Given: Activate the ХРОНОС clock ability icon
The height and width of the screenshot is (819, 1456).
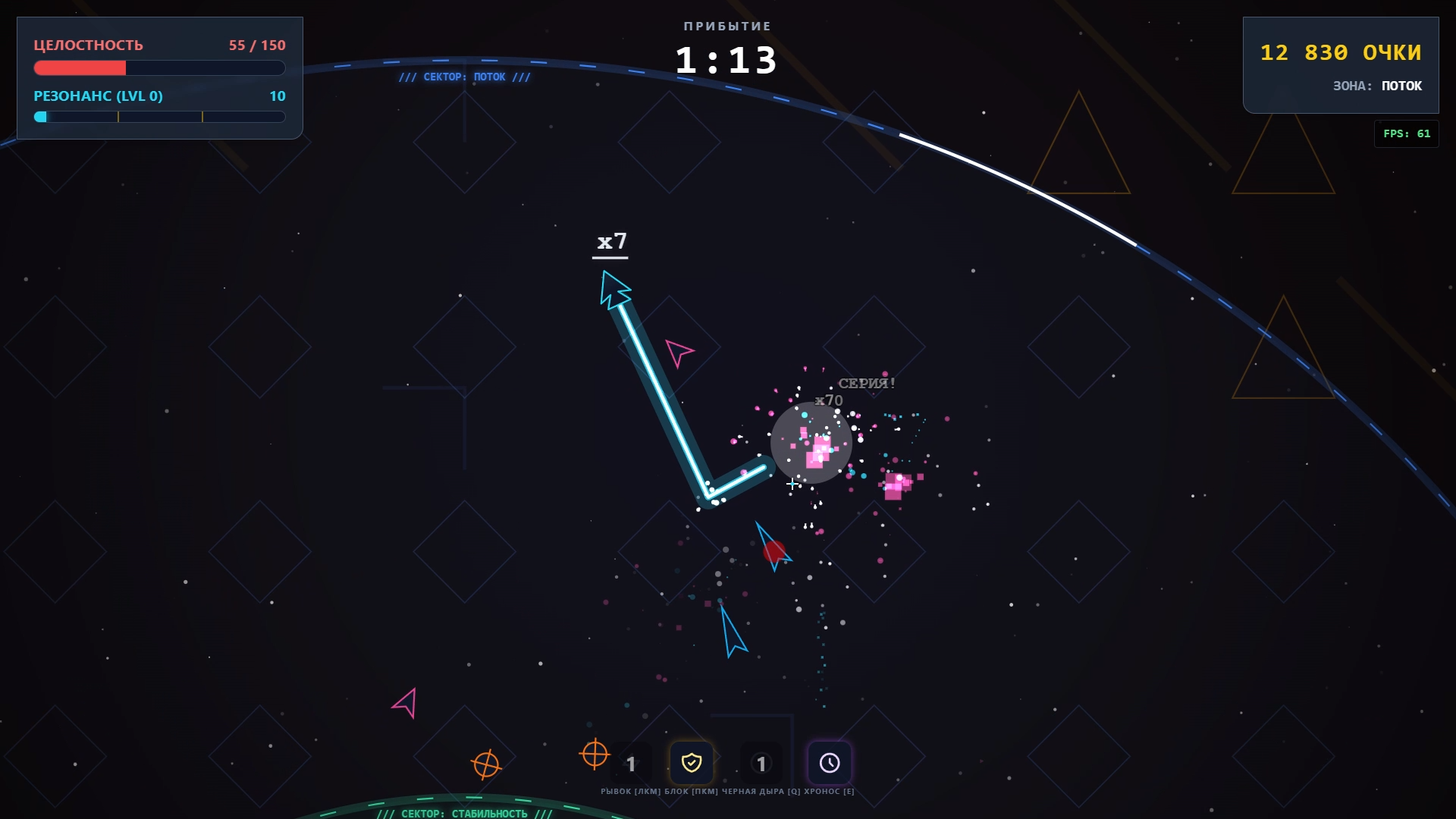Looking at the screenshot, I should pos(830,763).
